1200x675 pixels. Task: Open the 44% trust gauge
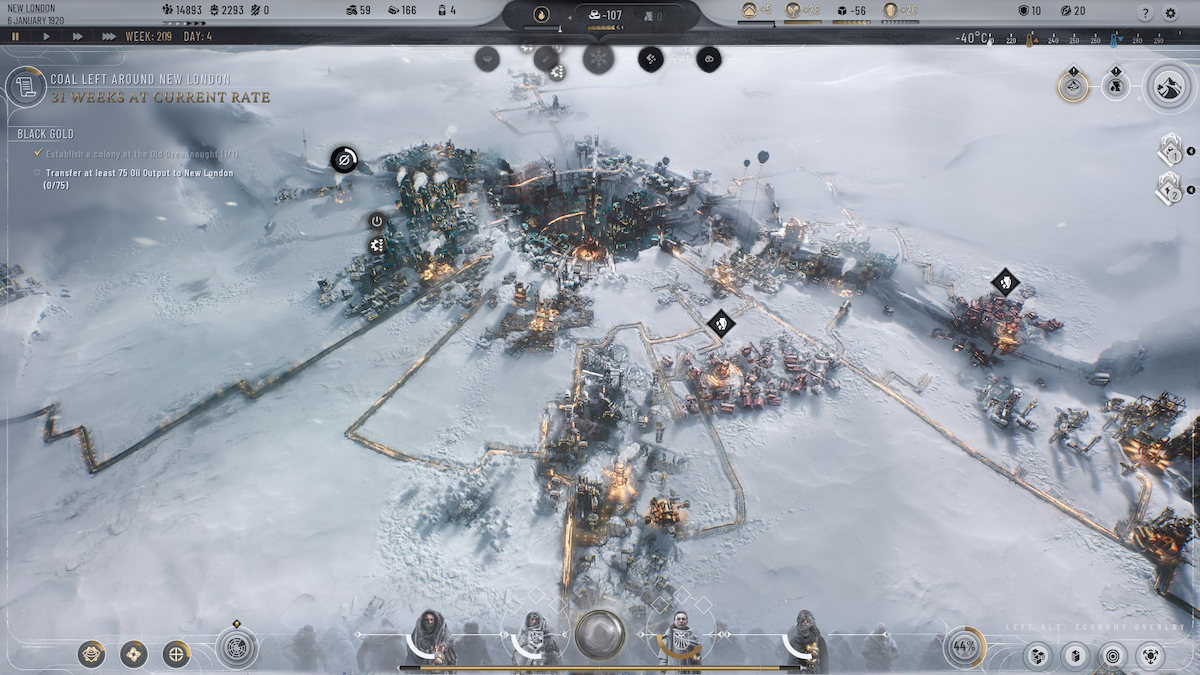tap(964, 647)
